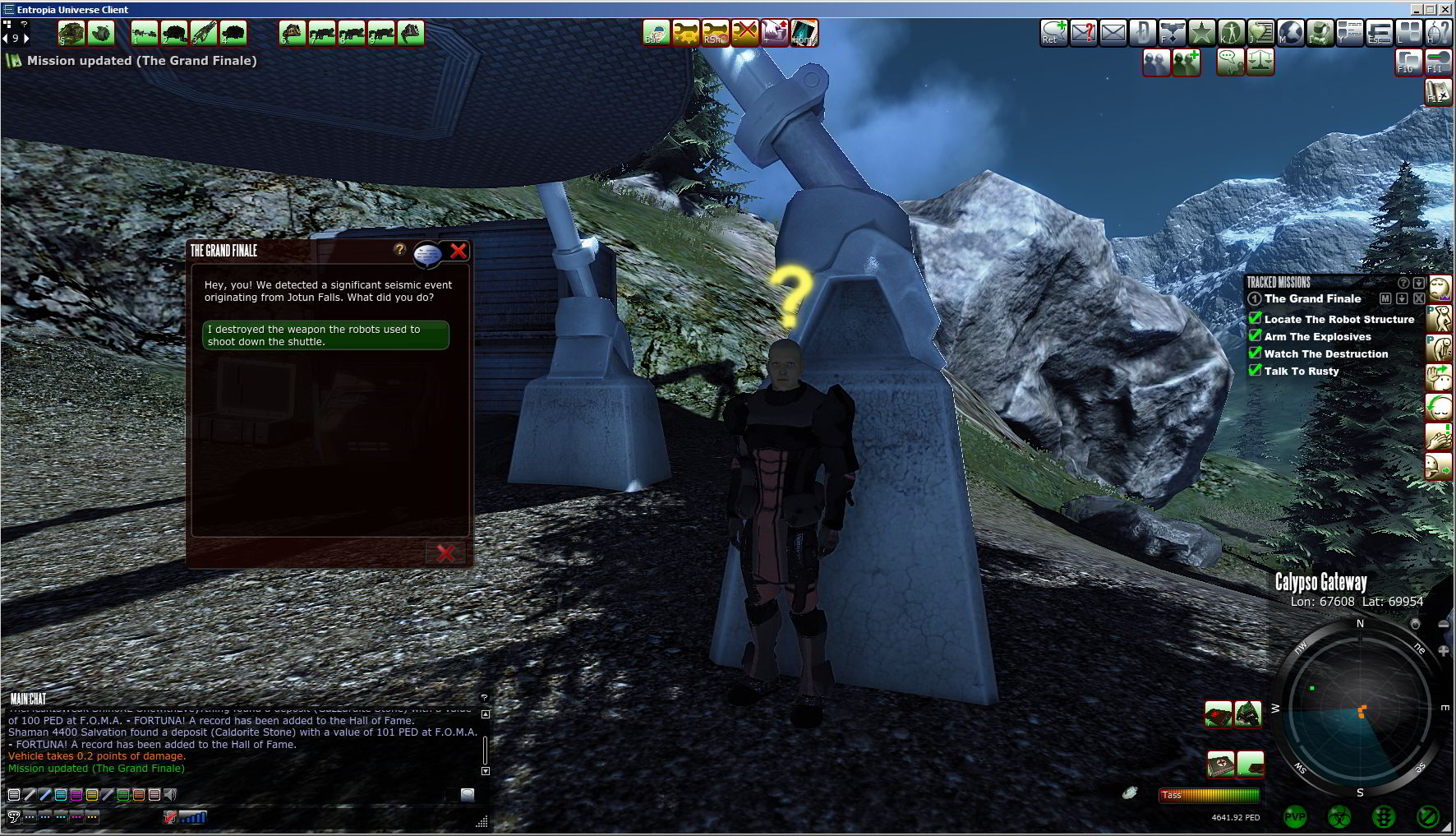The height and width of the screenshot is (836, 1456).
Task: Activate the wrench and gear repair icon
Action: pyautogui.click(x=686, y=33)
